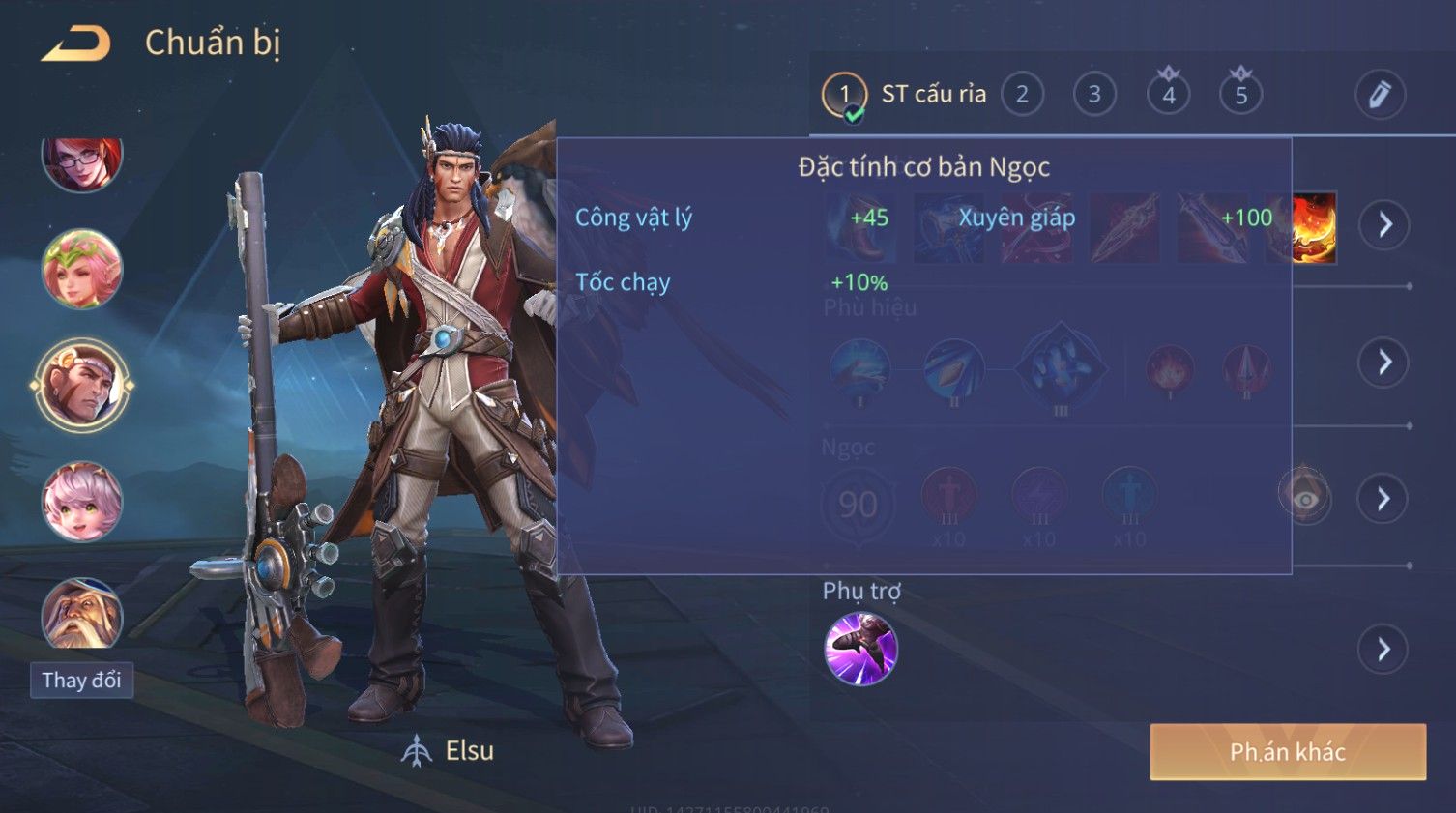Image resolution: width=1456 pixels, height=813 pixels.
Task: Choose preset slot 4
Action: (x=1168, y=95)
